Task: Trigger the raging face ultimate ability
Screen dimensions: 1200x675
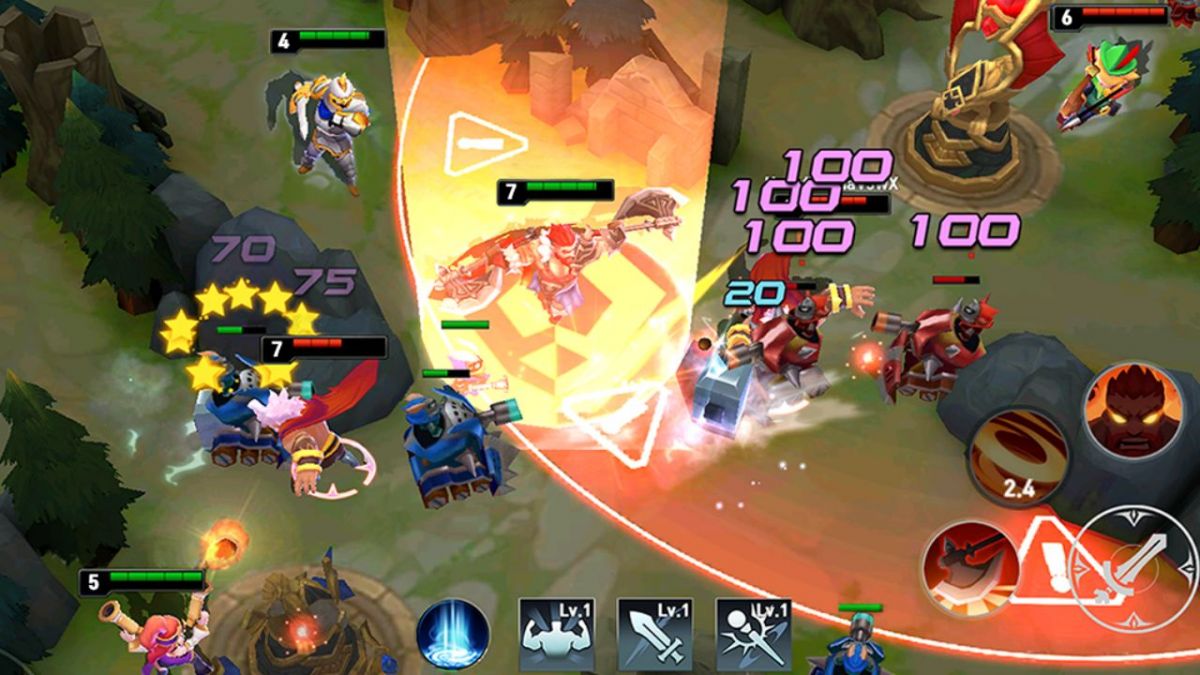Action: tap(1132, 410)
